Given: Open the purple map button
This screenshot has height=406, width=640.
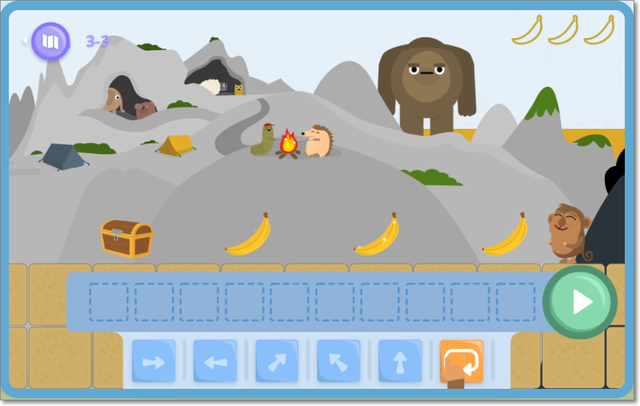Looking at the screenshot, I should 50,41.
